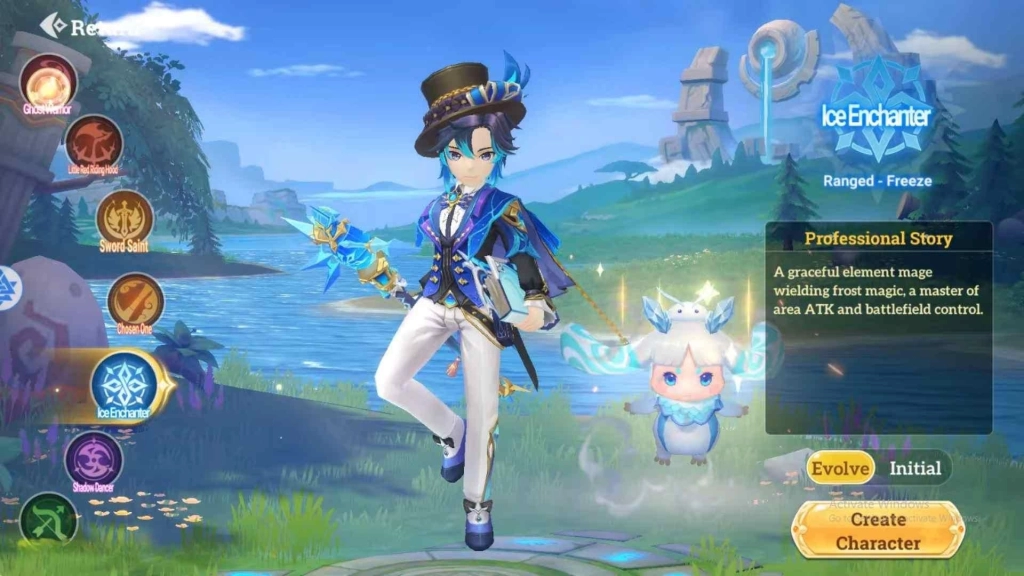Click the blue triangle emblem on left edge
Viewport: 1024px width, 576px height.
click(x=7, y=289)
